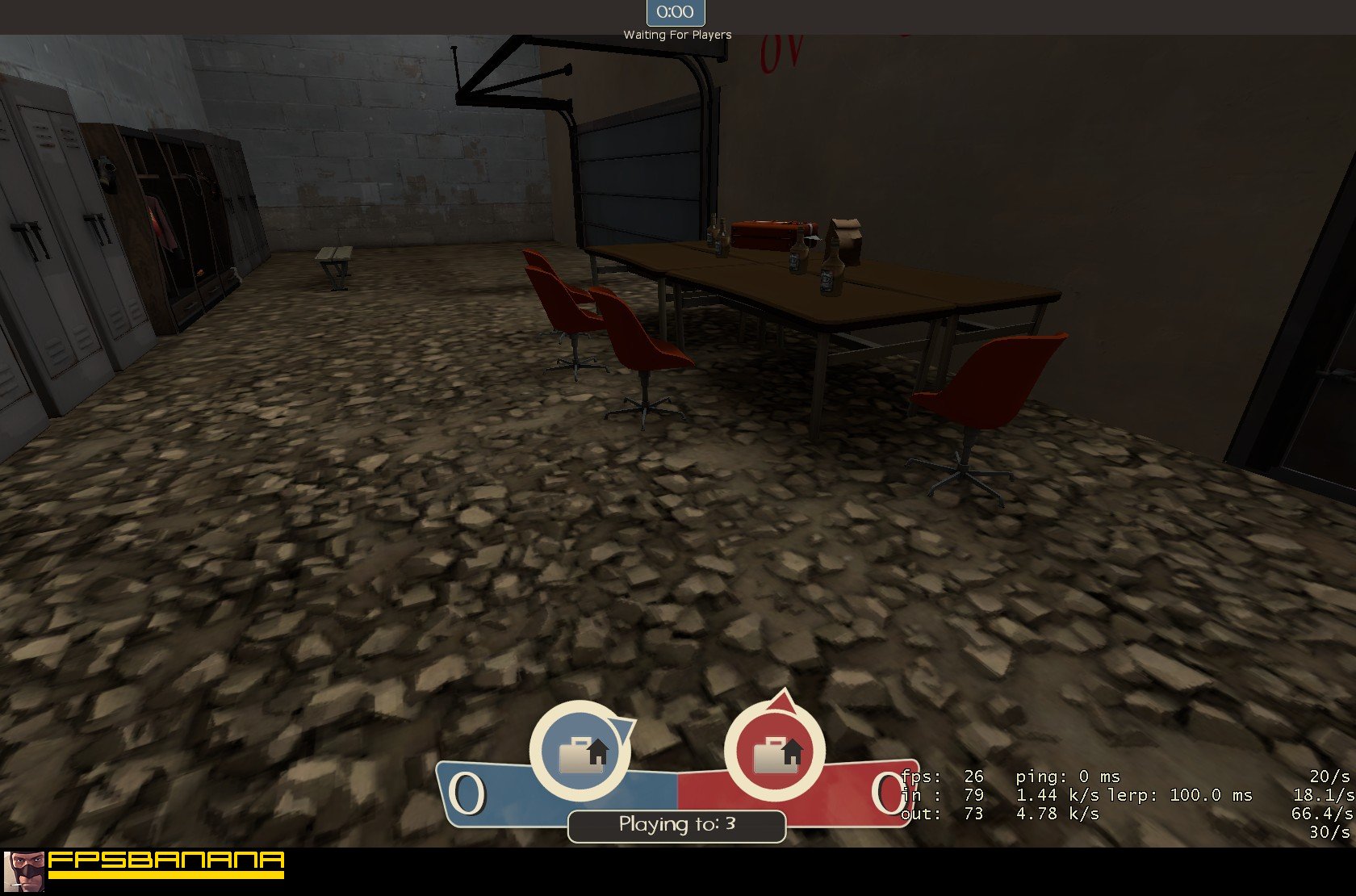Open the Playing to: 3 banner

[676, 825]
